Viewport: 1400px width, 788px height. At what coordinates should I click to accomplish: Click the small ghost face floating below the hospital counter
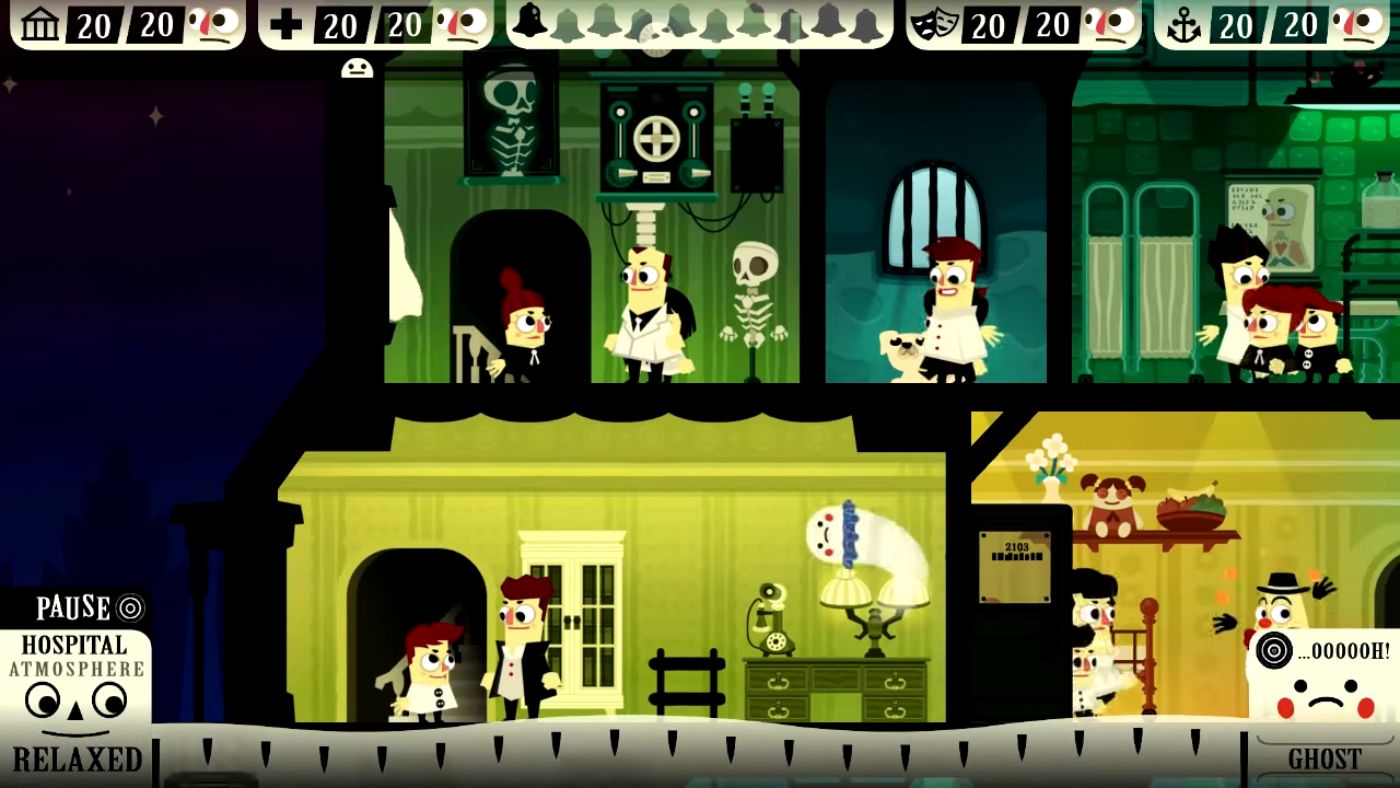[358, 68]
